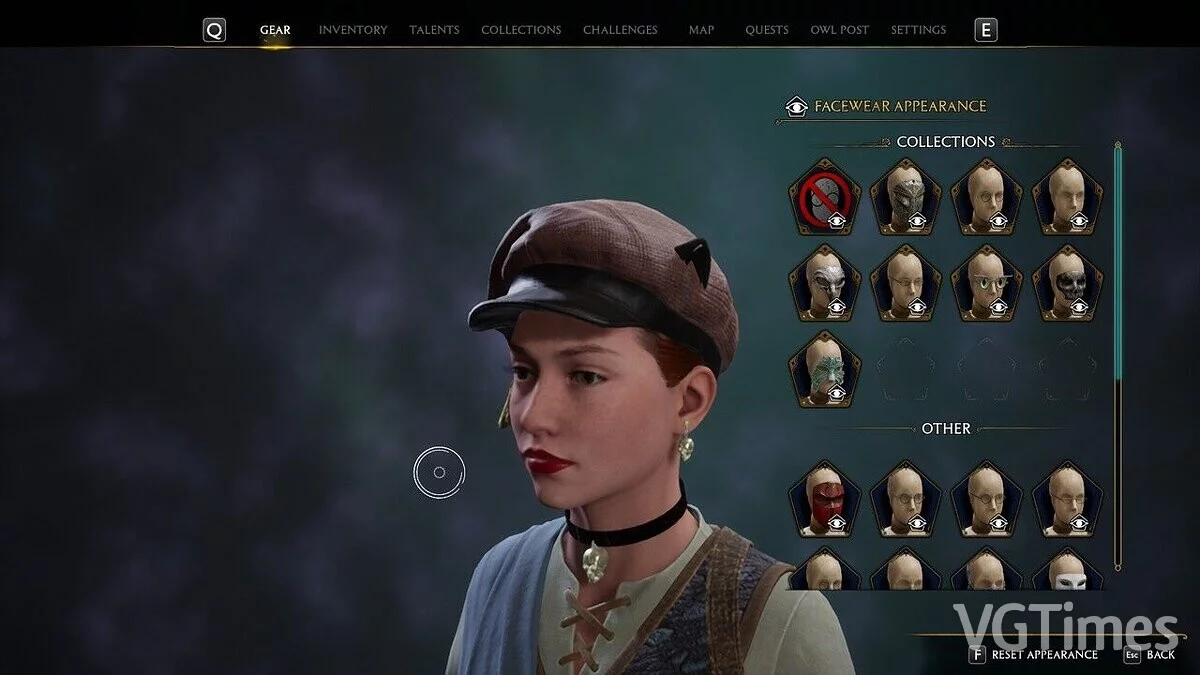The width and height of the screenshot is (1200, 675).
Task: Select the black skull mask appearance
Action: click(1067, 283)
